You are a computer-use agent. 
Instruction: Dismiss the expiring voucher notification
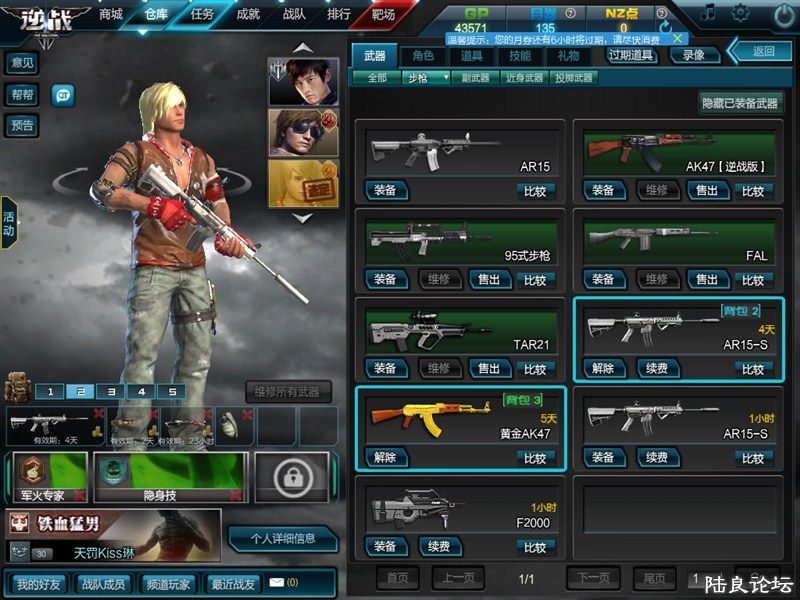click(x=677, y=38)
